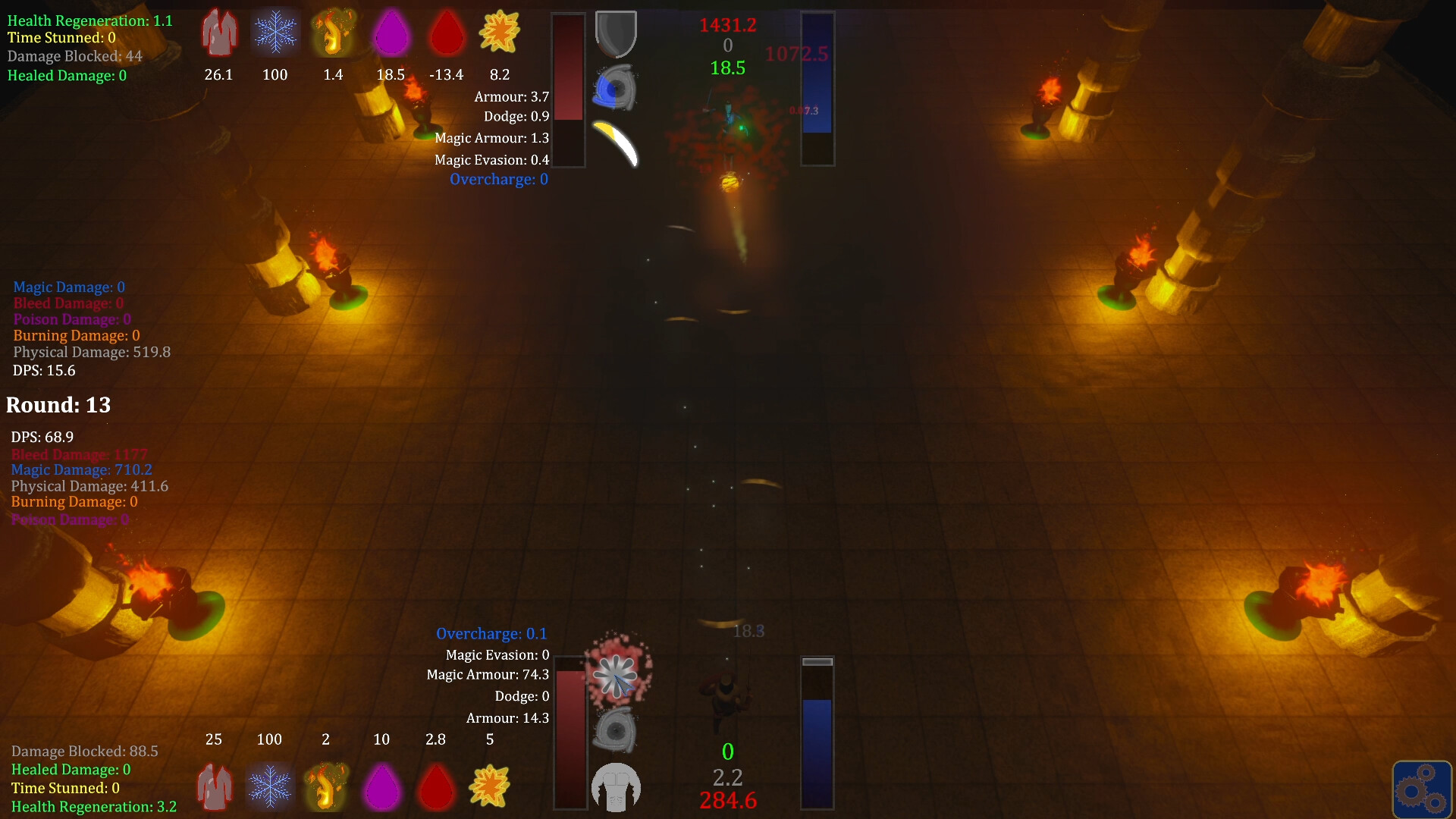Click the Overcharge: 0.1 label
This screenshot has height=819, width=1456.
[x=491, y=633]
